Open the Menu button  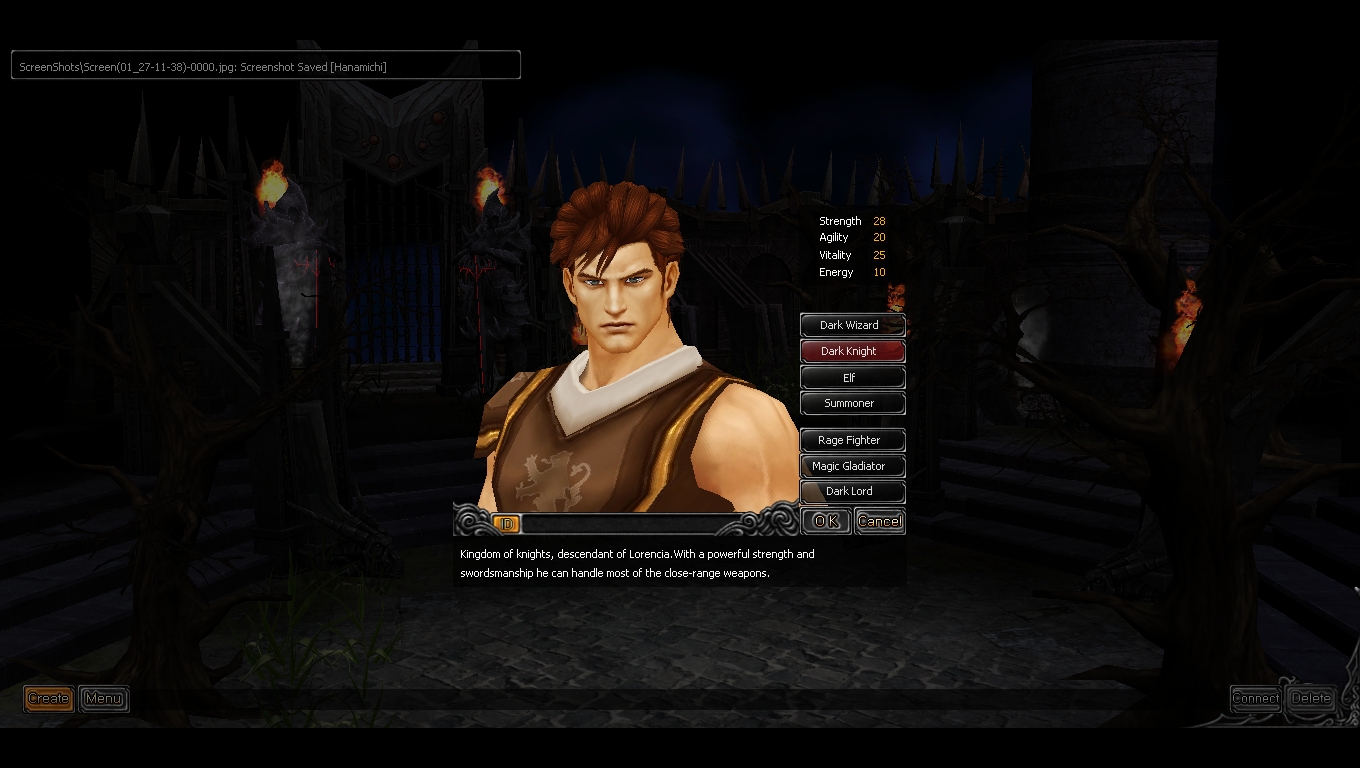[104, 698]
